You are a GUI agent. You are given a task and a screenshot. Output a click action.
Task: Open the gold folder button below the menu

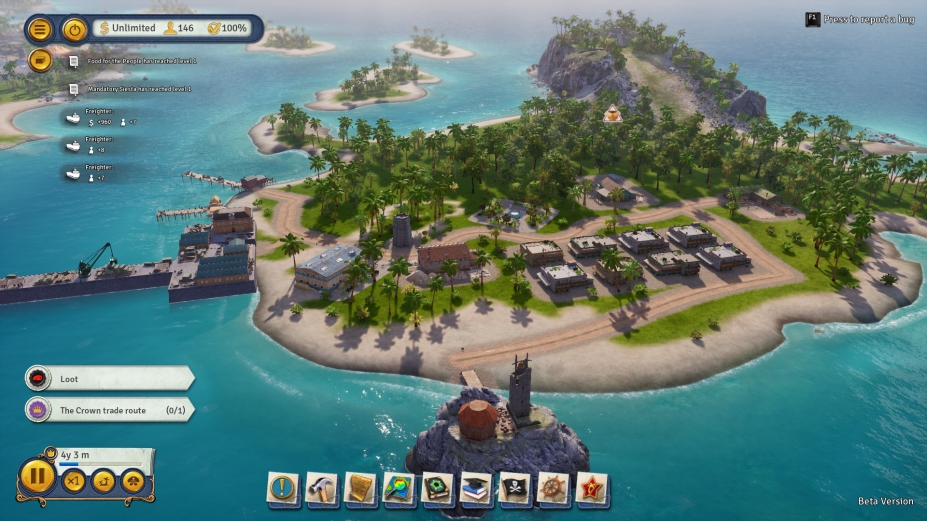click(40, 60)
